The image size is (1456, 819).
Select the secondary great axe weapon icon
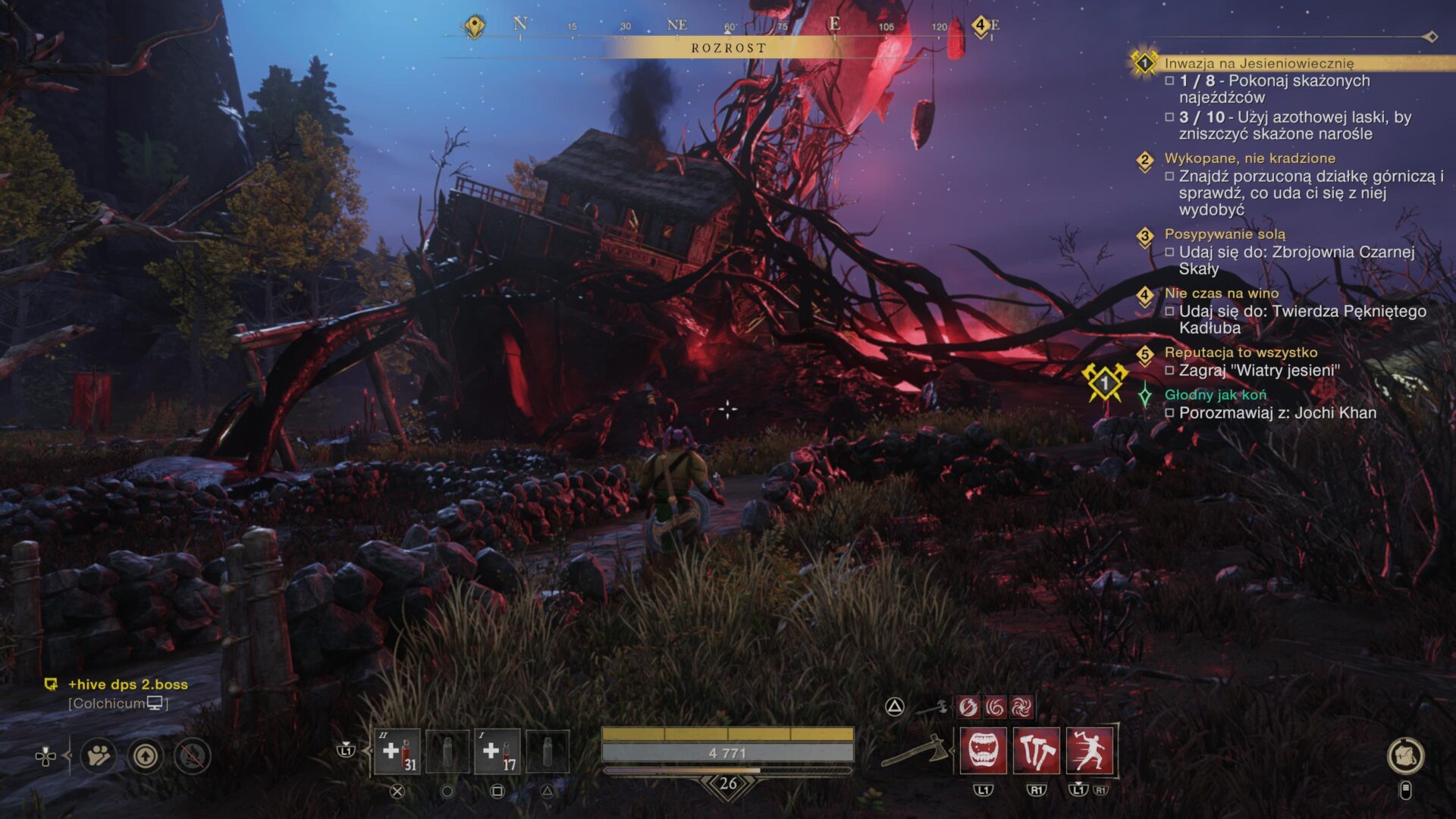(x=932, y=708)
